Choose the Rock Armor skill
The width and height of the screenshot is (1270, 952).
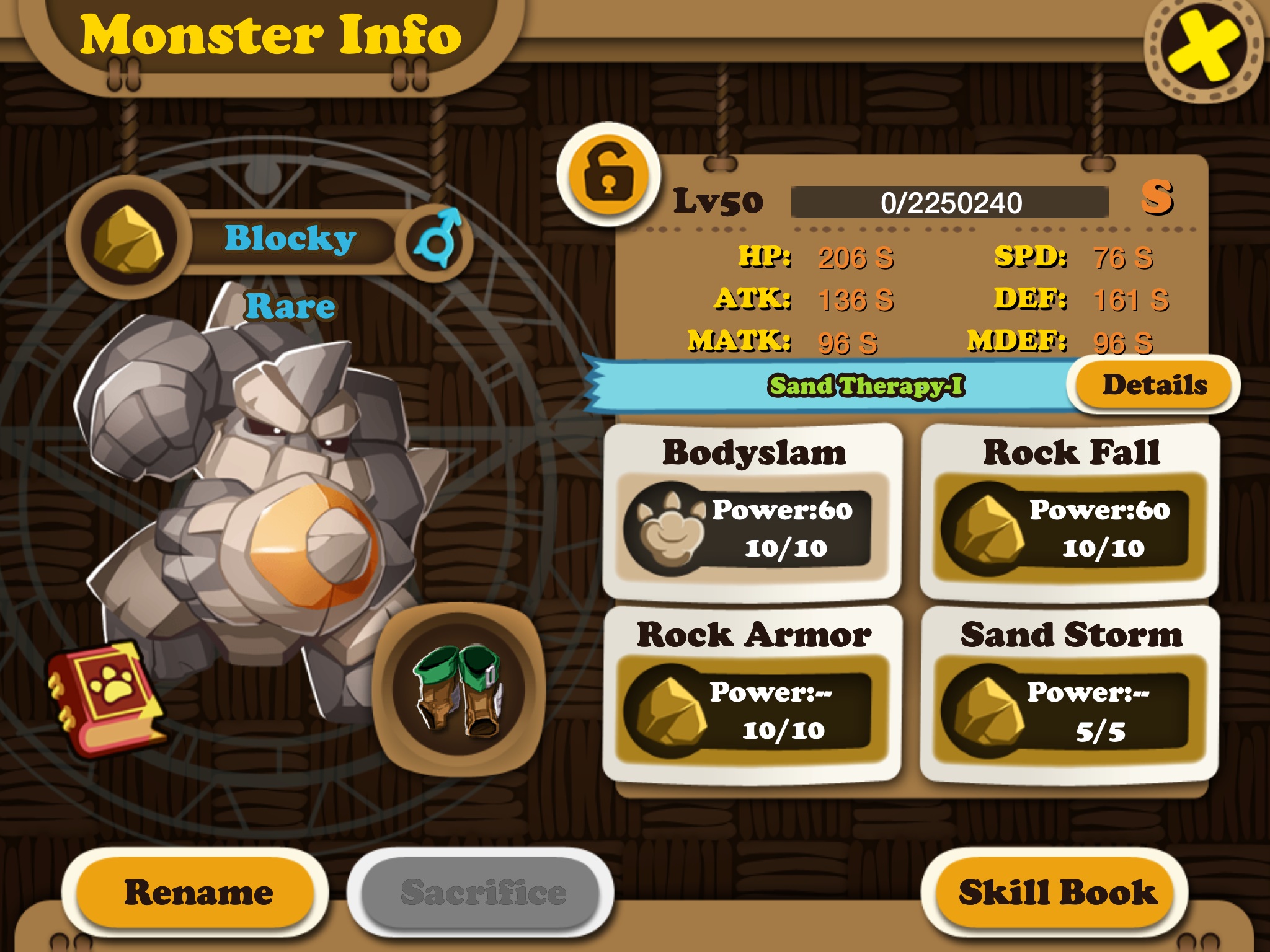[753, 695]
